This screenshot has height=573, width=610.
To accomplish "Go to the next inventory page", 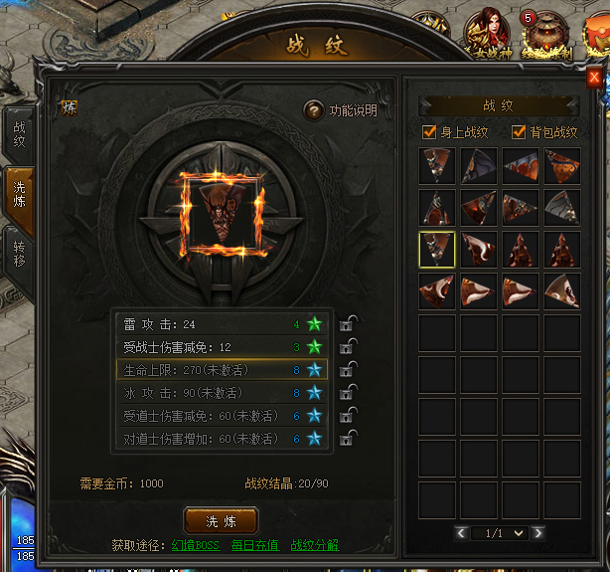I will (539, 533).
